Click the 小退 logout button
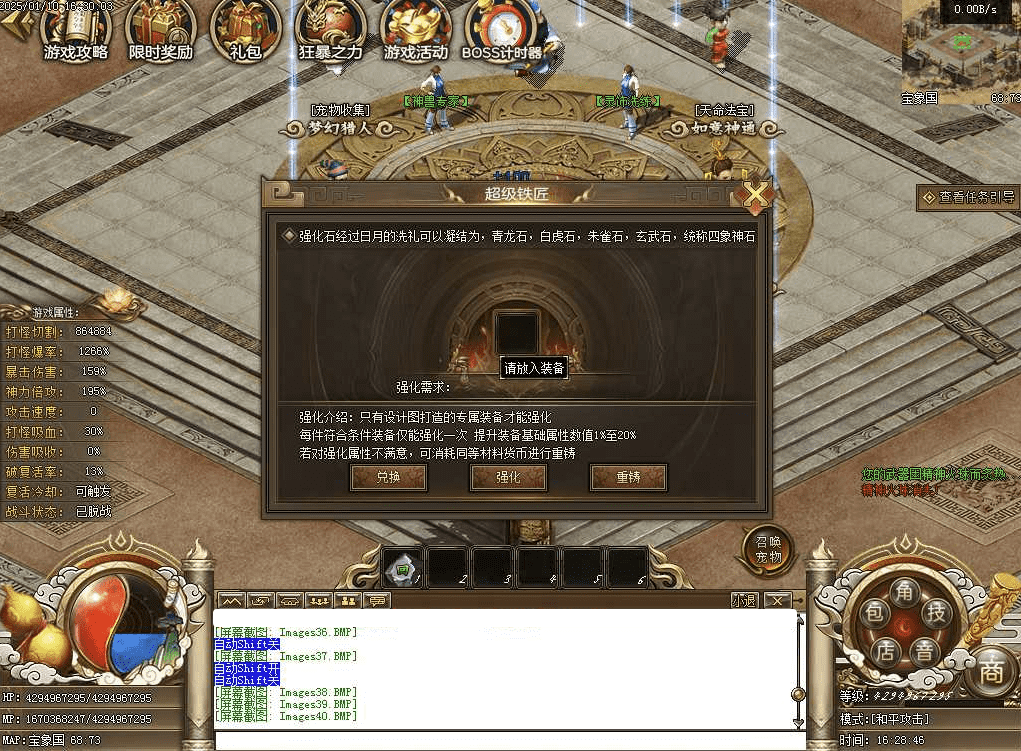1021x751 pixels. 744,601
